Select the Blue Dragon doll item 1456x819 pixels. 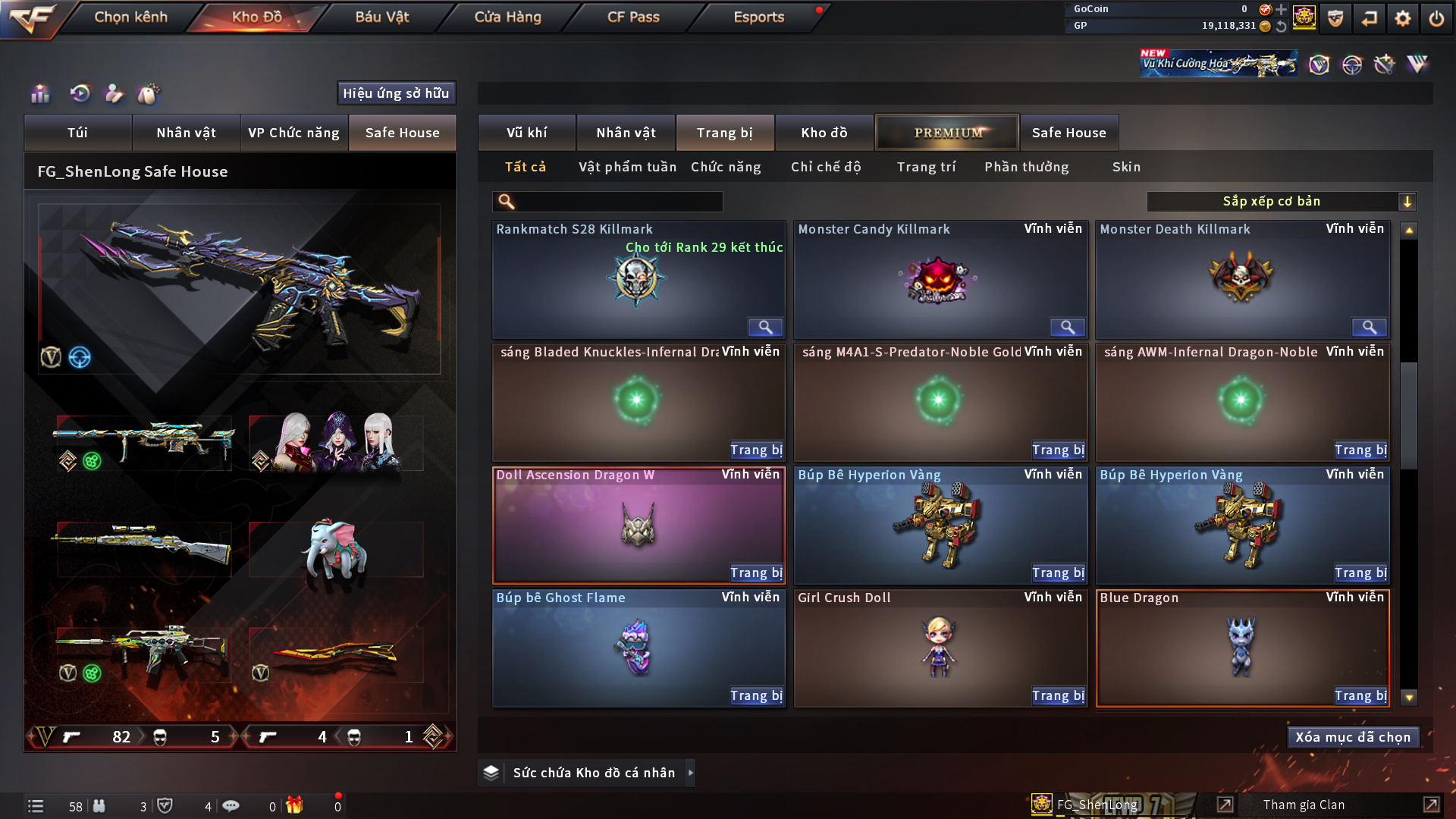point(1241,648)
